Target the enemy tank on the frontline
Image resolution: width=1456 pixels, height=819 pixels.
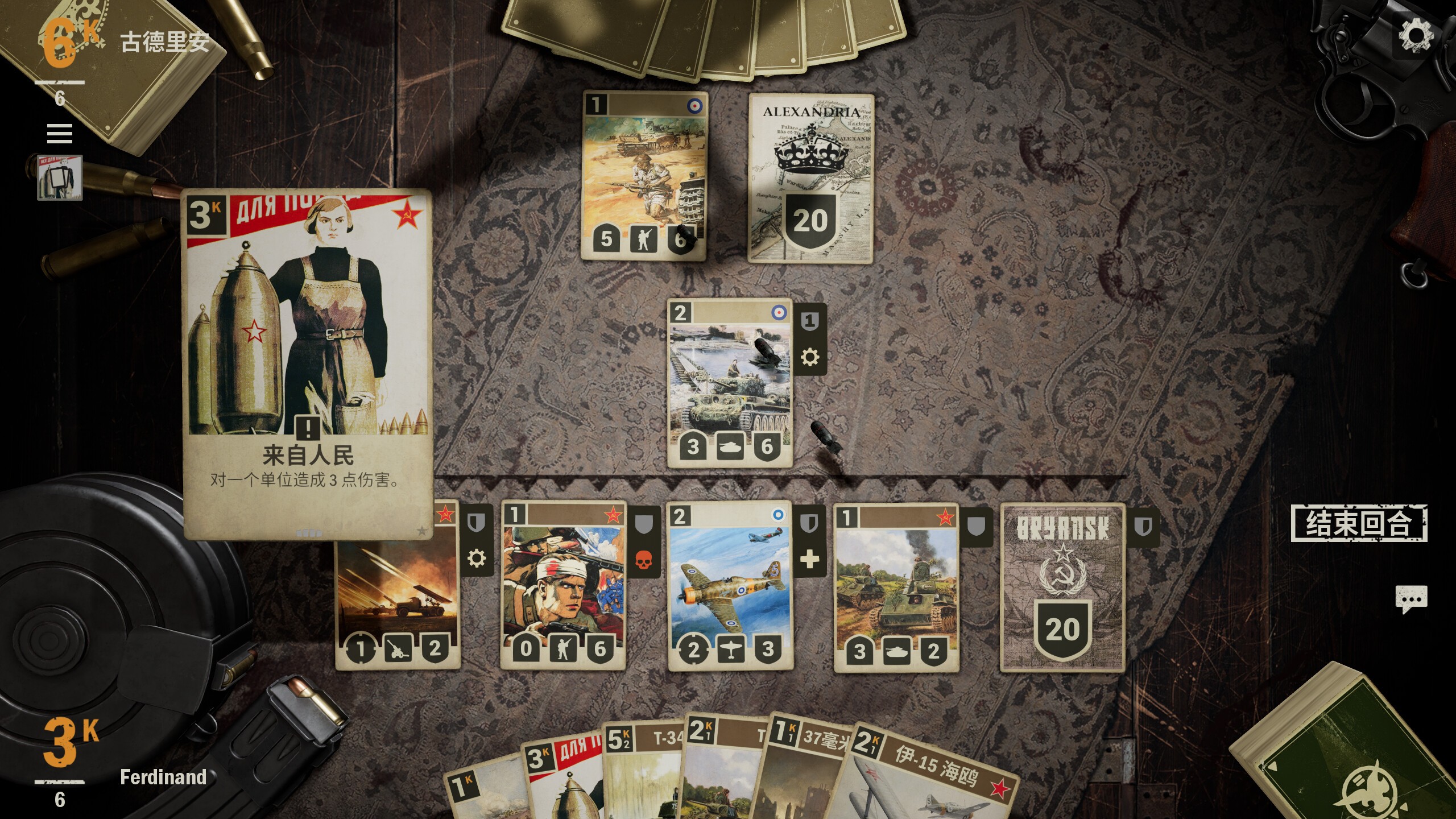click(x=730, y=382)
